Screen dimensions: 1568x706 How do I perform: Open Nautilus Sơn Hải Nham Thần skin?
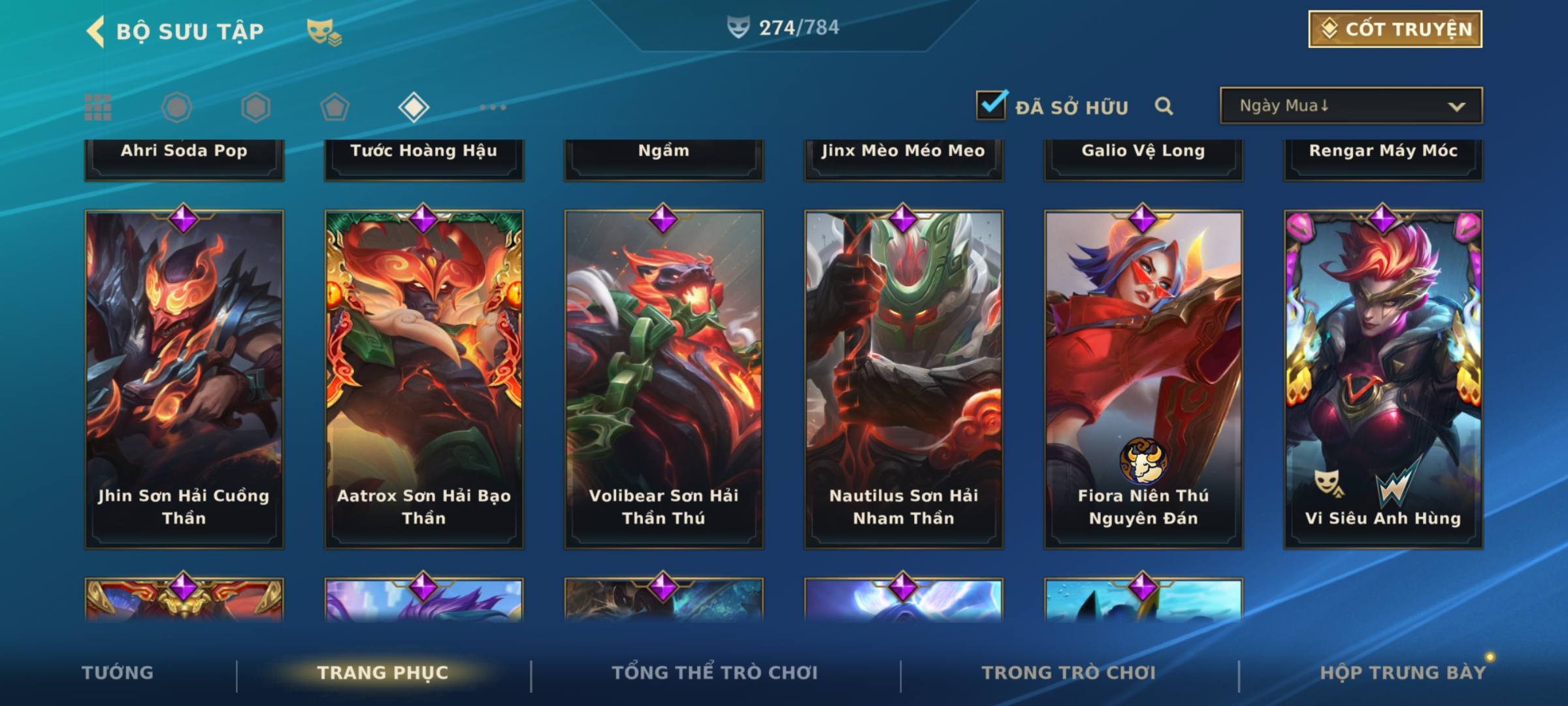point(904,379)
